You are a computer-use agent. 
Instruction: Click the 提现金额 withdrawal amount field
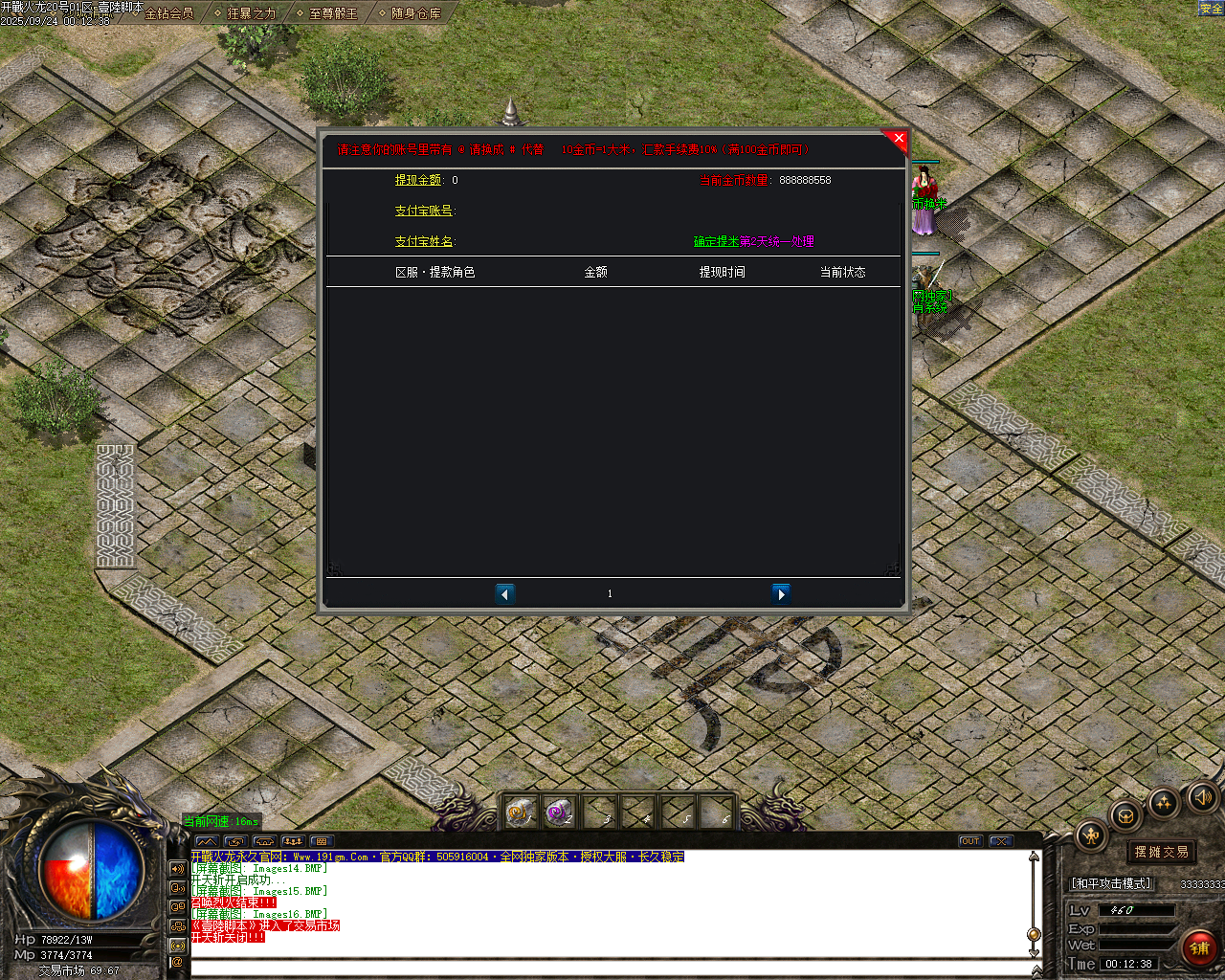tap(450, 179)
